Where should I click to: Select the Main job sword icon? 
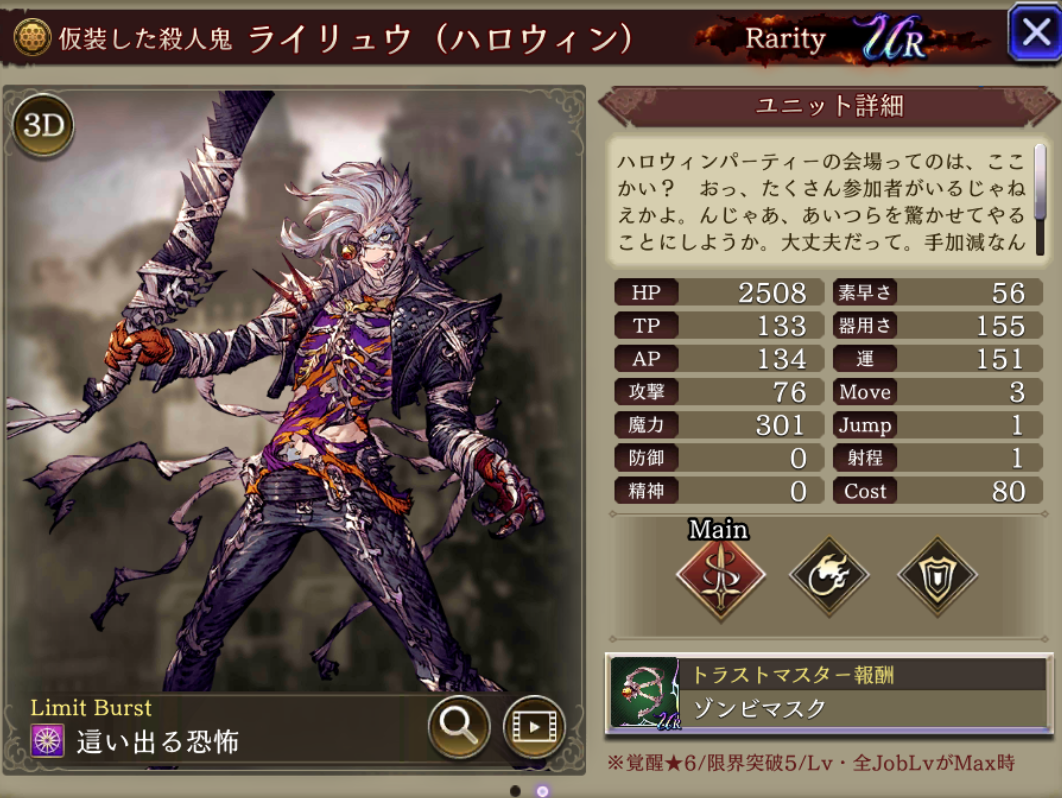[x=720, y=575]
